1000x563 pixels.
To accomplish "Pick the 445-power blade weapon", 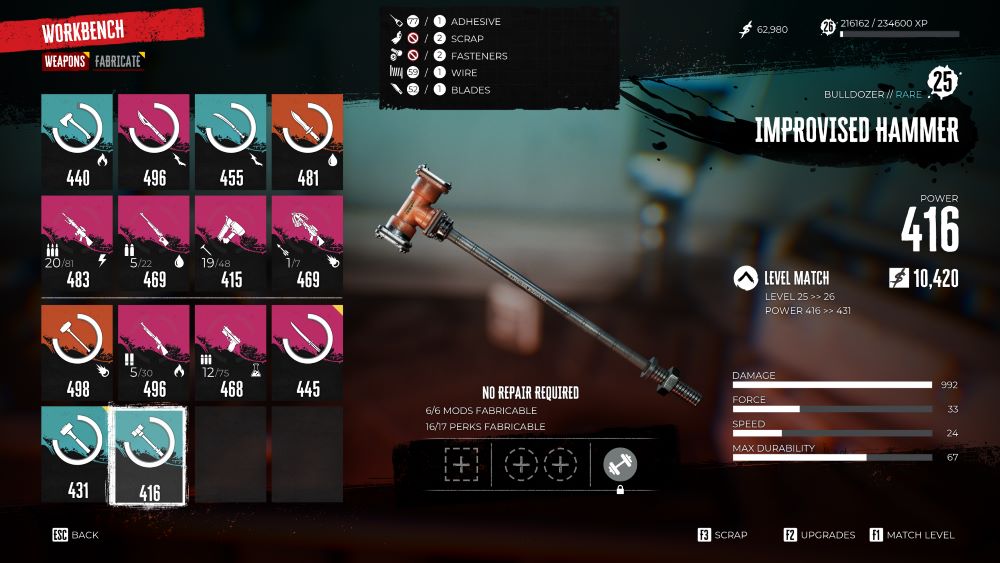I will click(x=307, y=352).
